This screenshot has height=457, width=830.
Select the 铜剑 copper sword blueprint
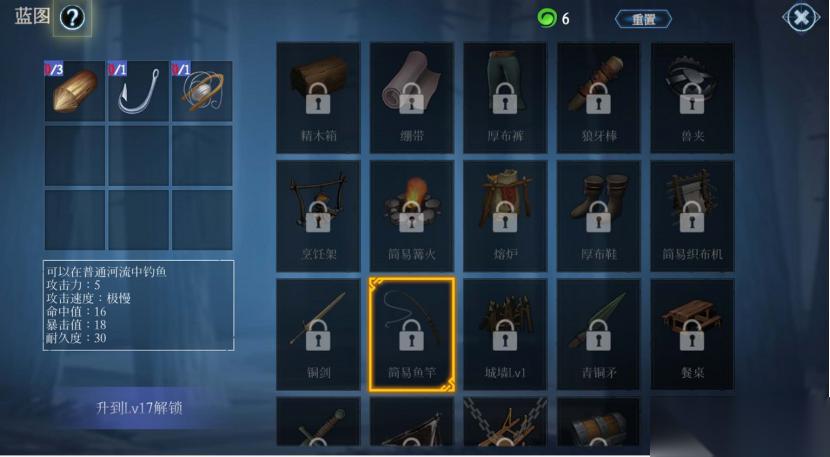[318, 334]
